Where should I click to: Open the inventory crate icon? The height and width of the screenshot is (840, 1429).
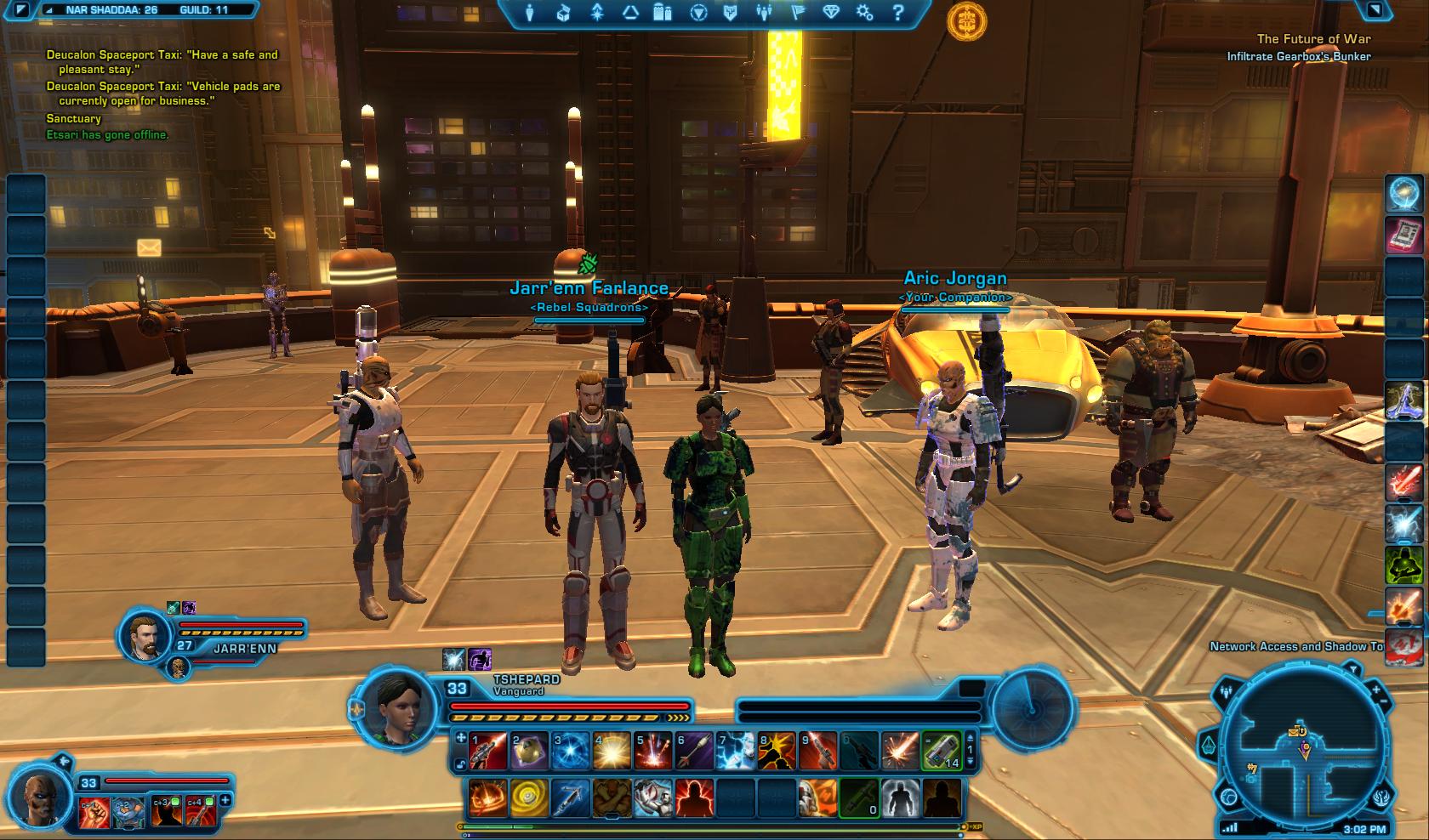[563, 13]
